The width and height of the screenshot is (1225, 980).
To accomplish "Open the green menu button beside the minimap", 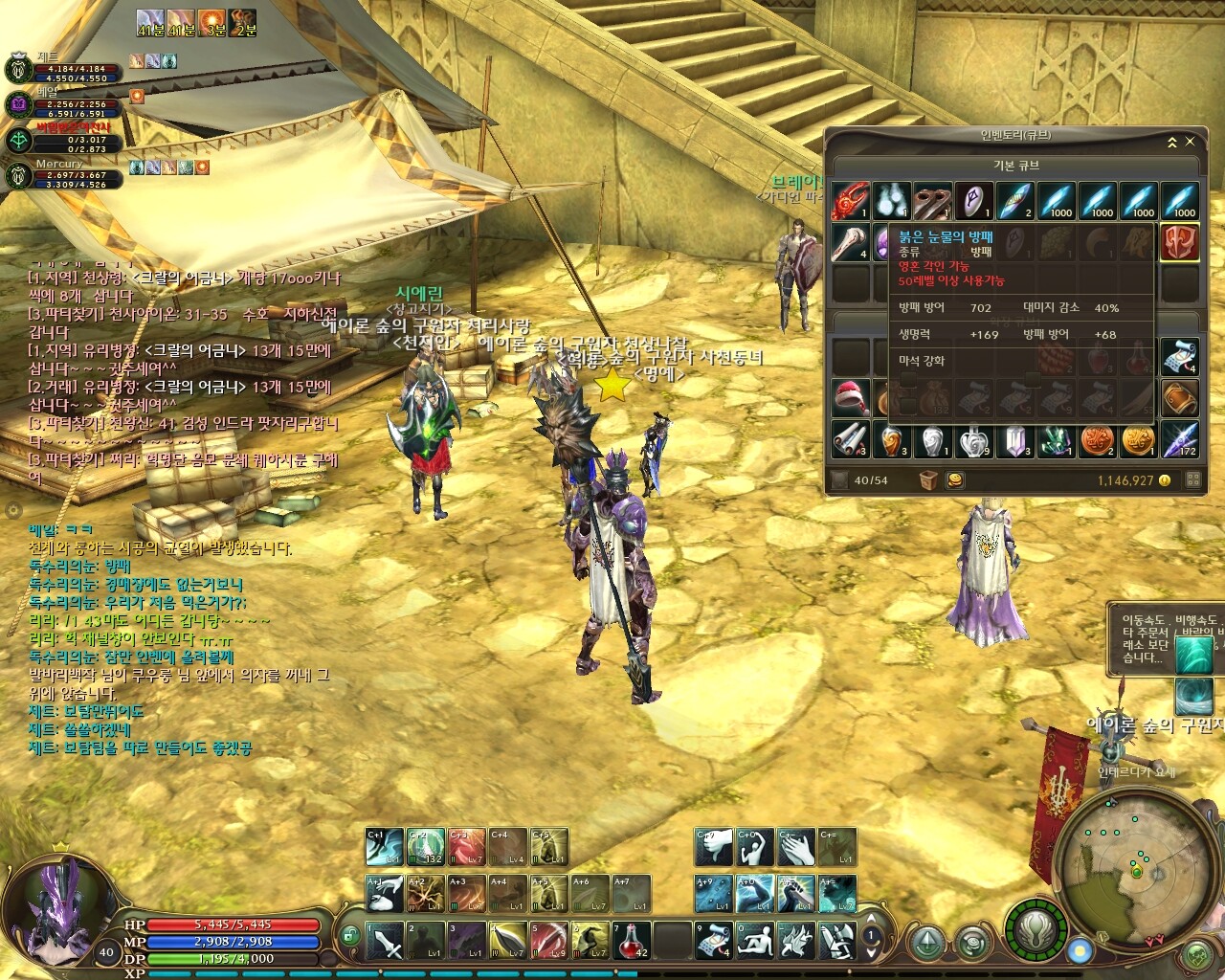I will (1196, 954).
